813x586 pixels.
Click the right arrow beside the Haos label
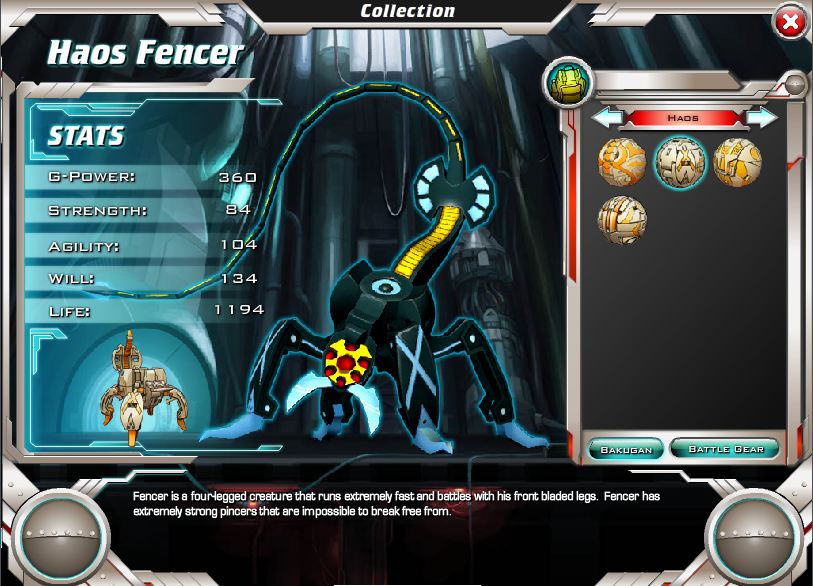(x=763, y=118)
